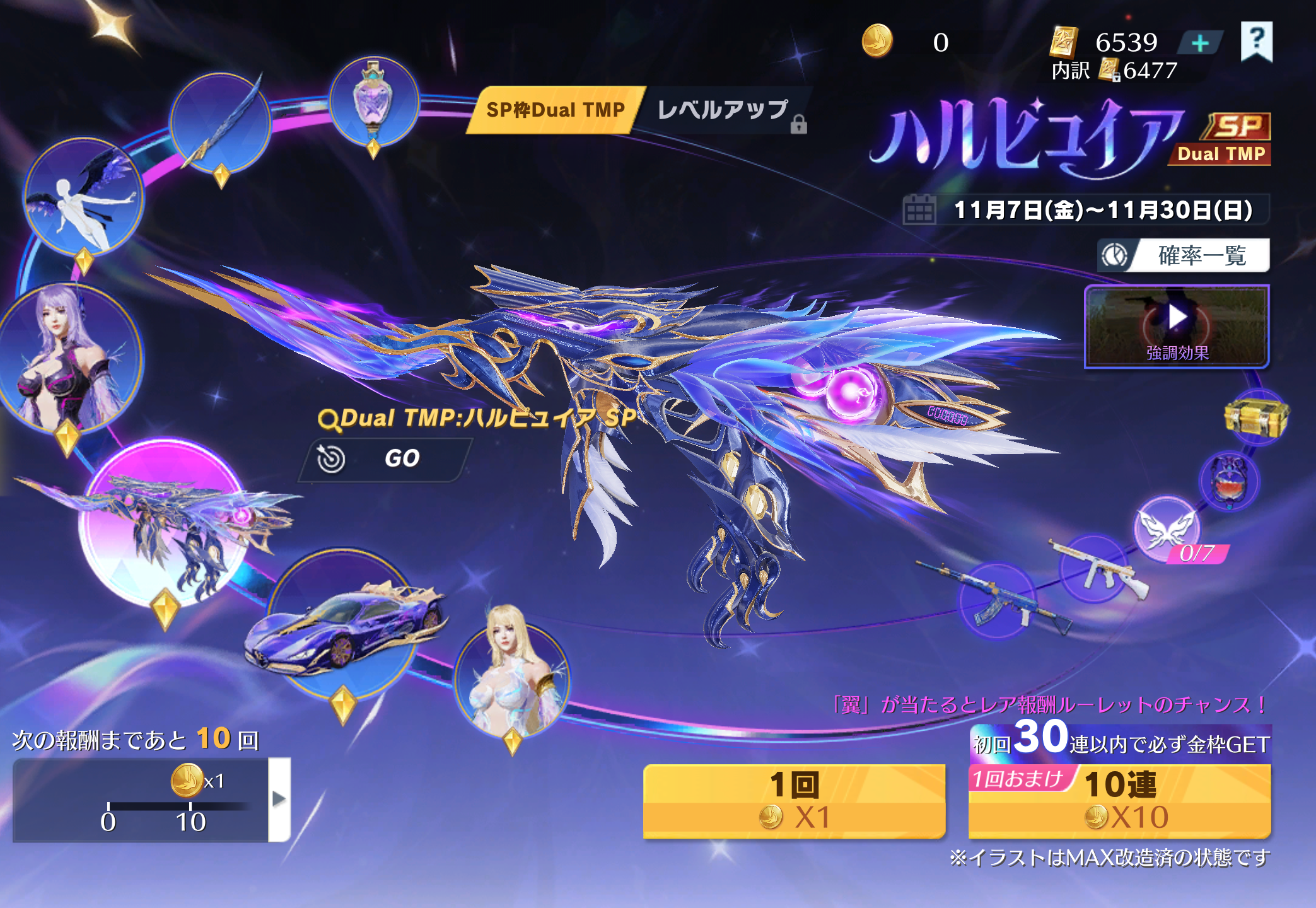Select the blonde character outfit reward
Image resolution: width=1316 pixels, height=908 pixels.
tap(512, 678)
